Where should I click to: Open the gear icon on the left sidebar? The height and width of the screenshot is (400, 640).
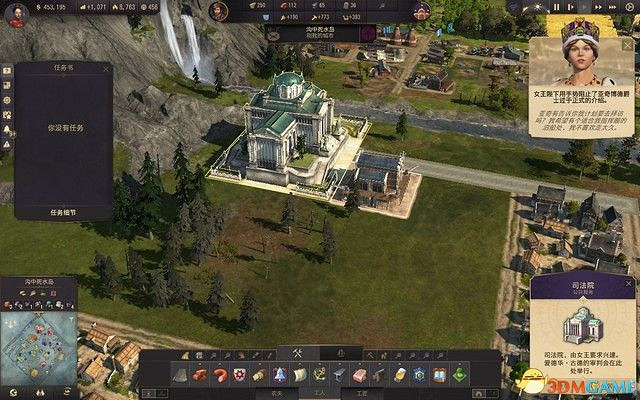(x=7, y=101)
